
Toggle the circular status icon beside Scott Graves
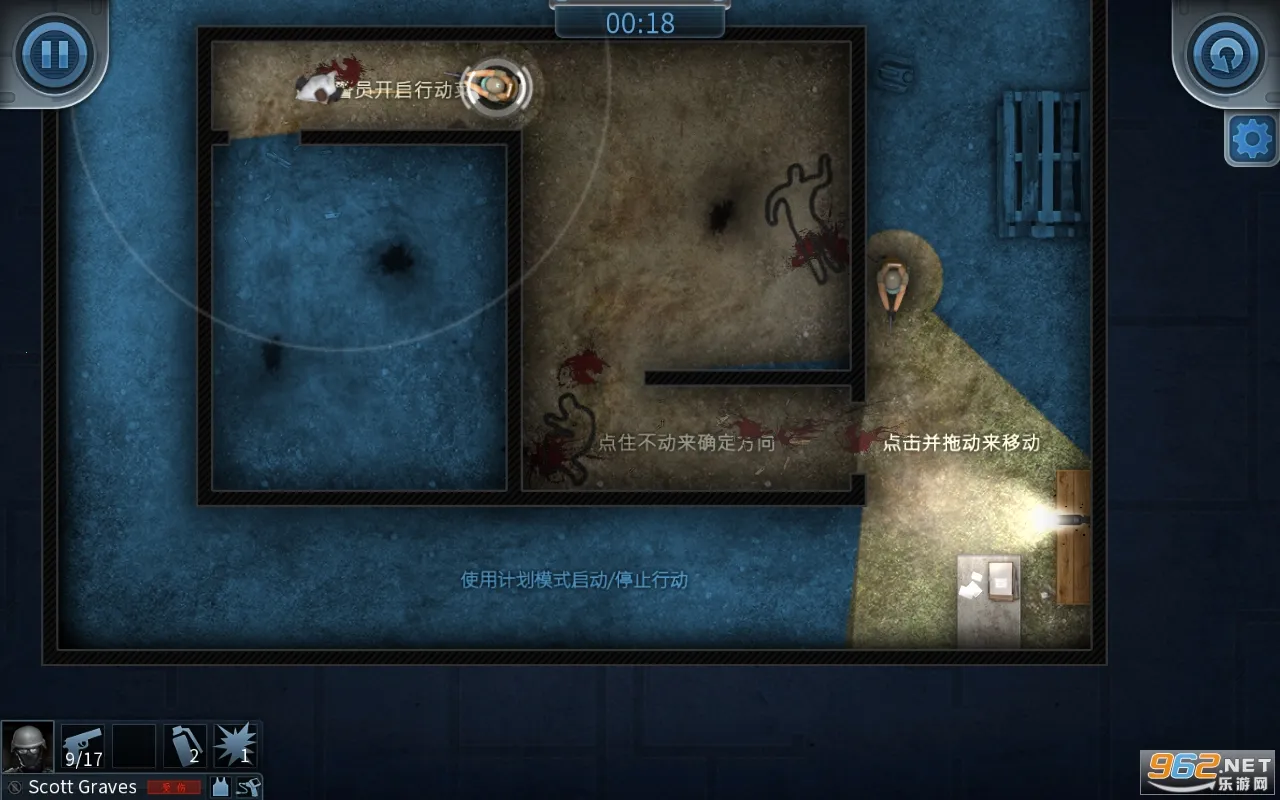click(15, 788)
